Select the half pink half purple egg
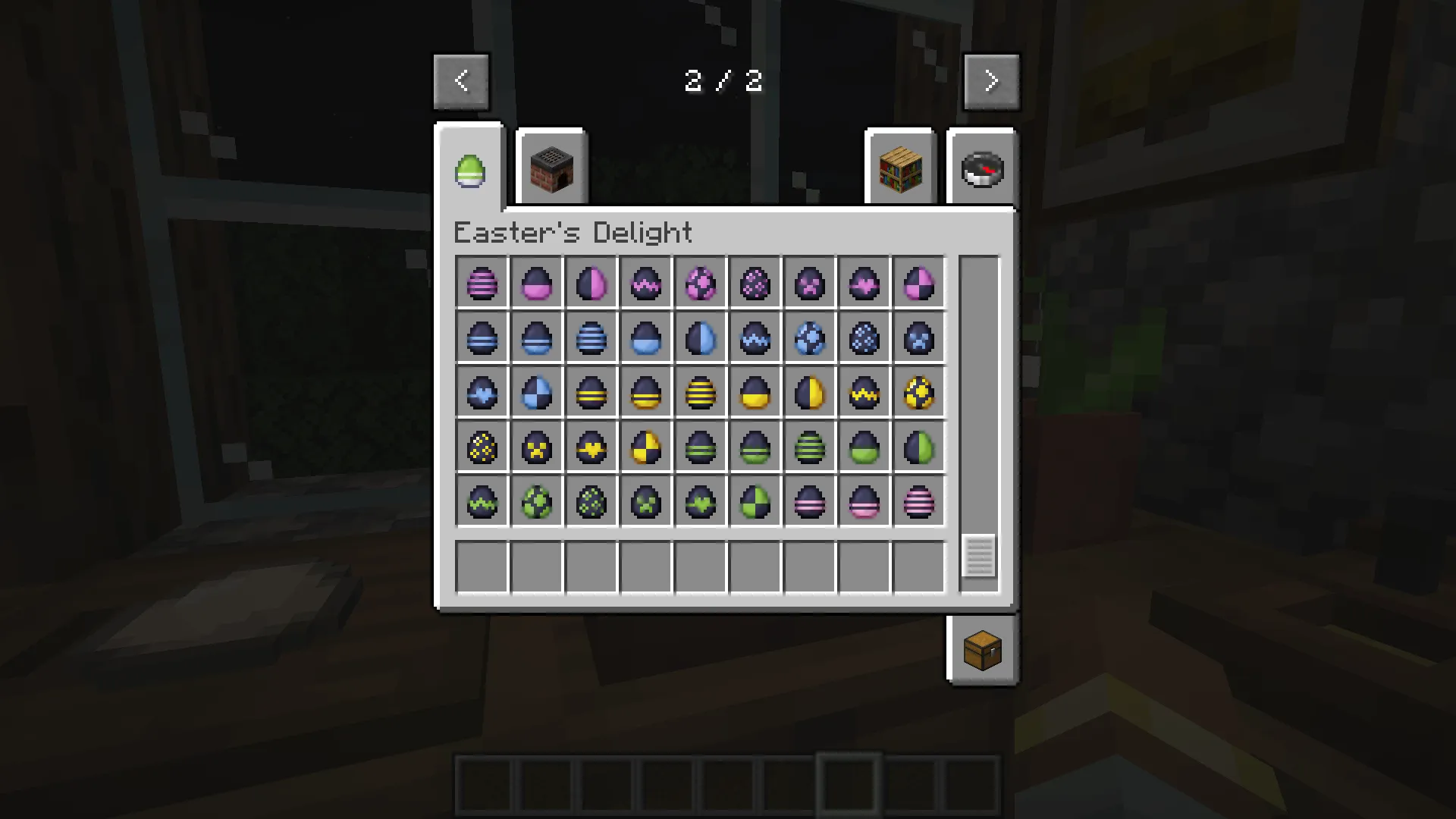Viewport: 1456px width, 819px height. (x=591, y=283)
